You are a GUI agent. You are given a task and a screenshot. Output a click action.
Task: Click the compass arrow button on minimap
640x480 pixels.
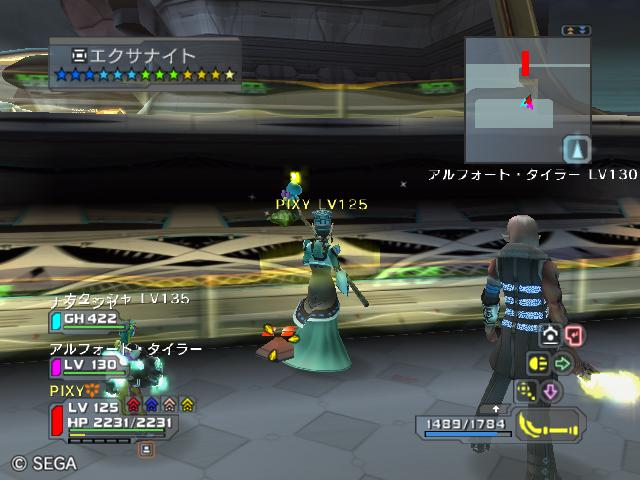pos(577,149)
